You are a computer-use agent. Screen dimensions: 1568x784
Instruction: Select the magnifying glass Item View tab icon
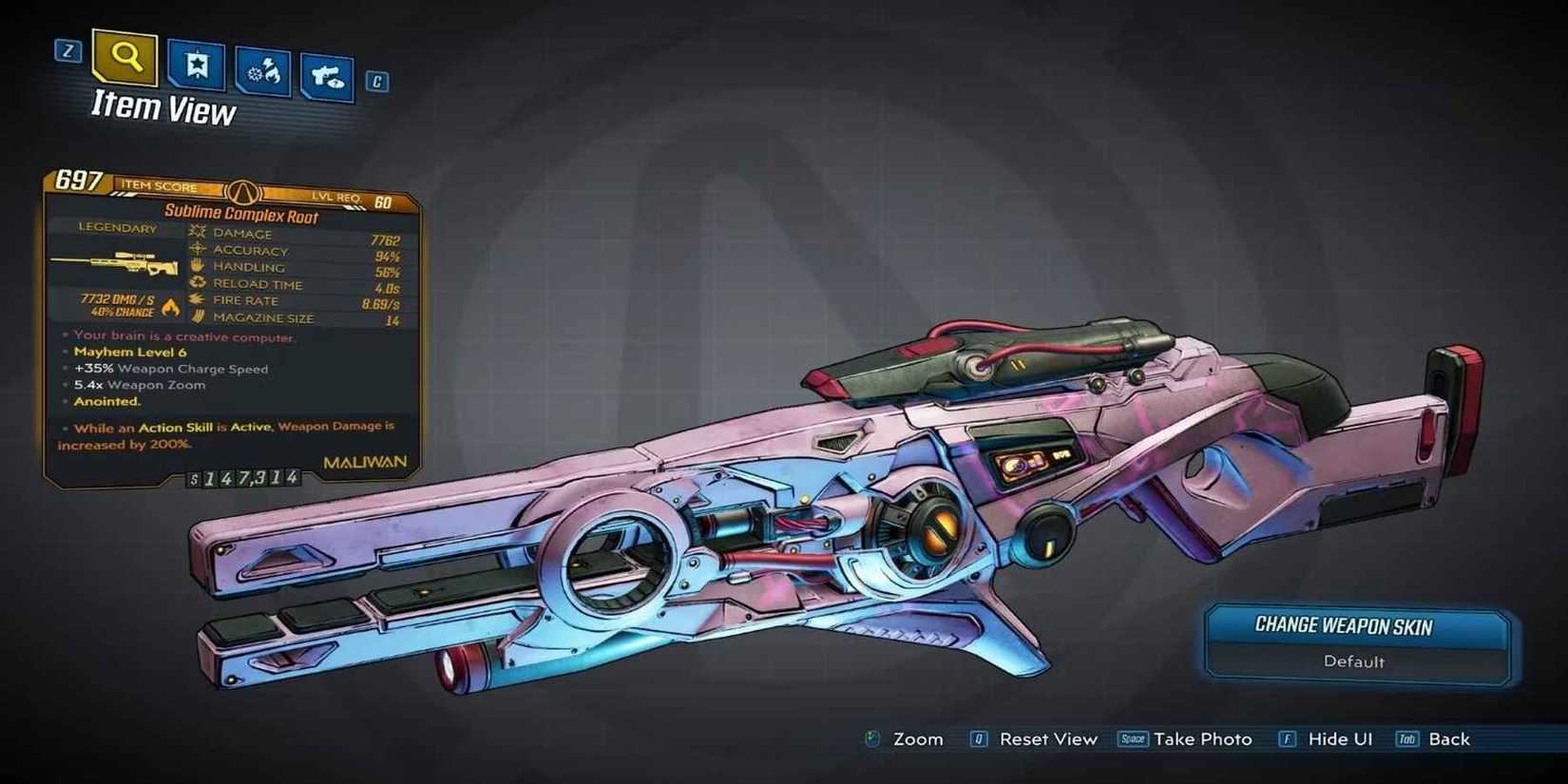click(x=124, y=59)
